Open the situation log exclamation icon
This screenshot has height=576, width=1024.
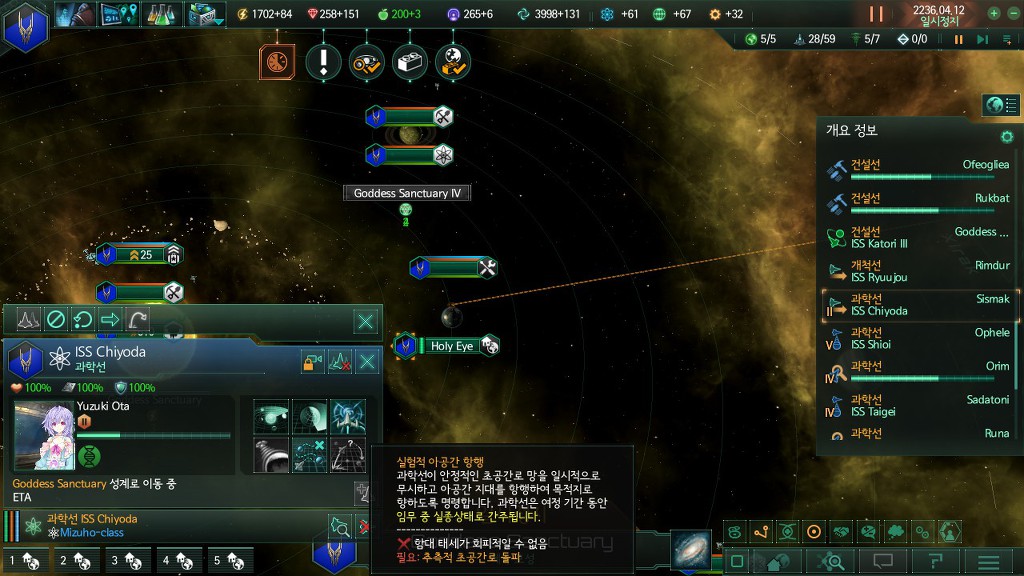pos(323,62)
